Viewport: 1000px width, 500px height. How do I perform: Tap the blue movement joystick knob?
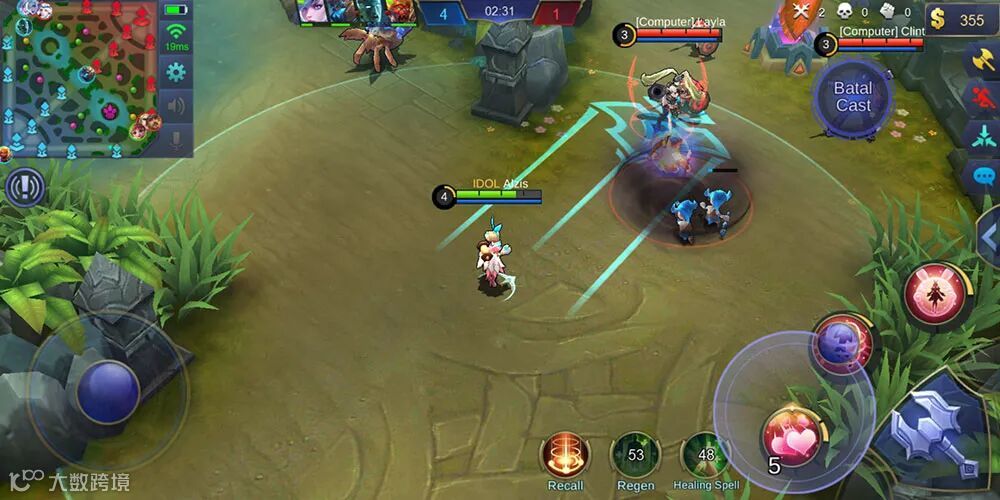(x=108, y=391)
